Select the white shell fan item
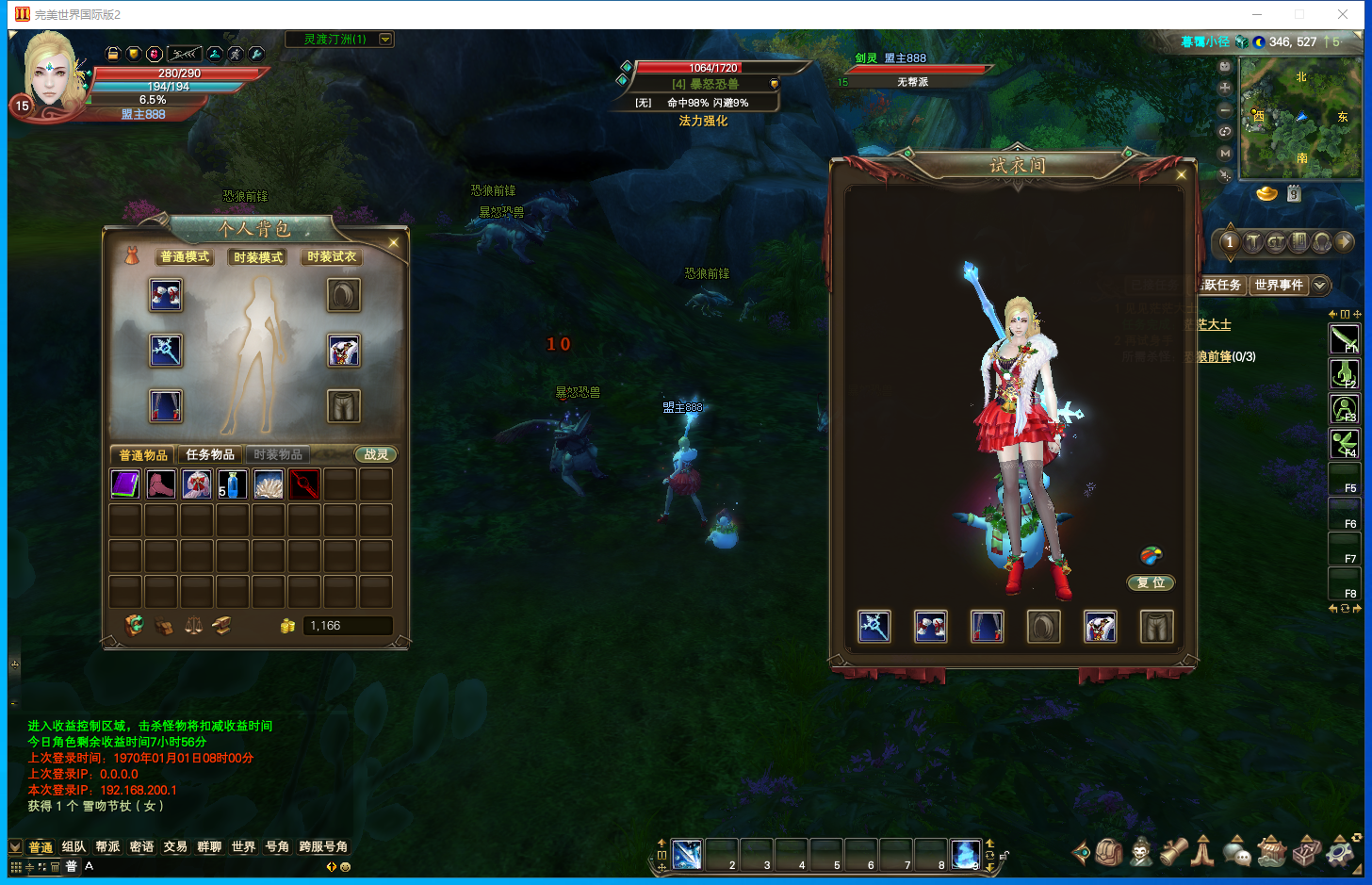The image size is (1372, 885). (x=269, y=484)
